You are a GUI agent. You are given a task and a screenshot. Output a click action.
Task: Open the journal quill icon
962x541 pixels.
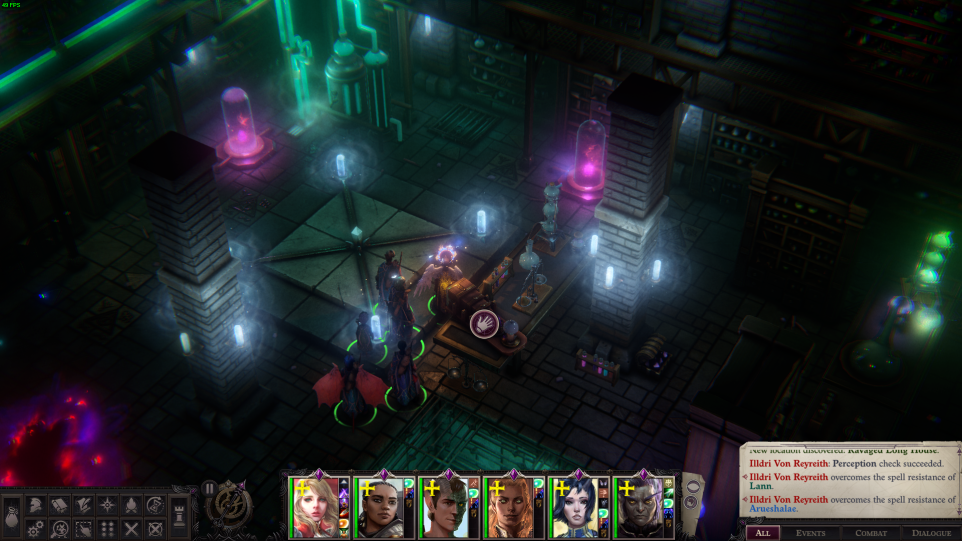[x=83, y=504]
